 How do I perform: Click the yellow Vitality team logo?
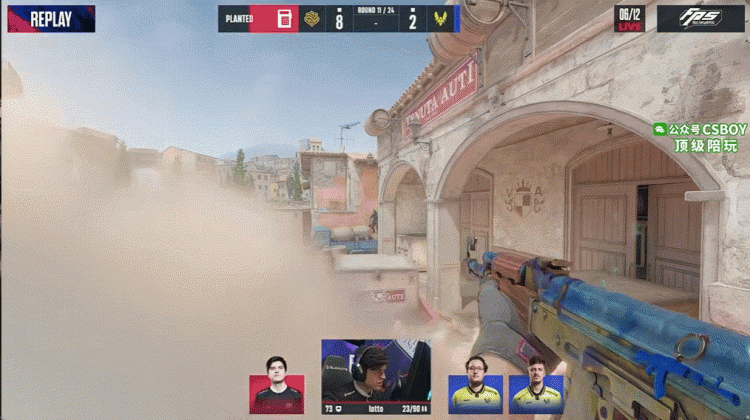pos(438,19)
